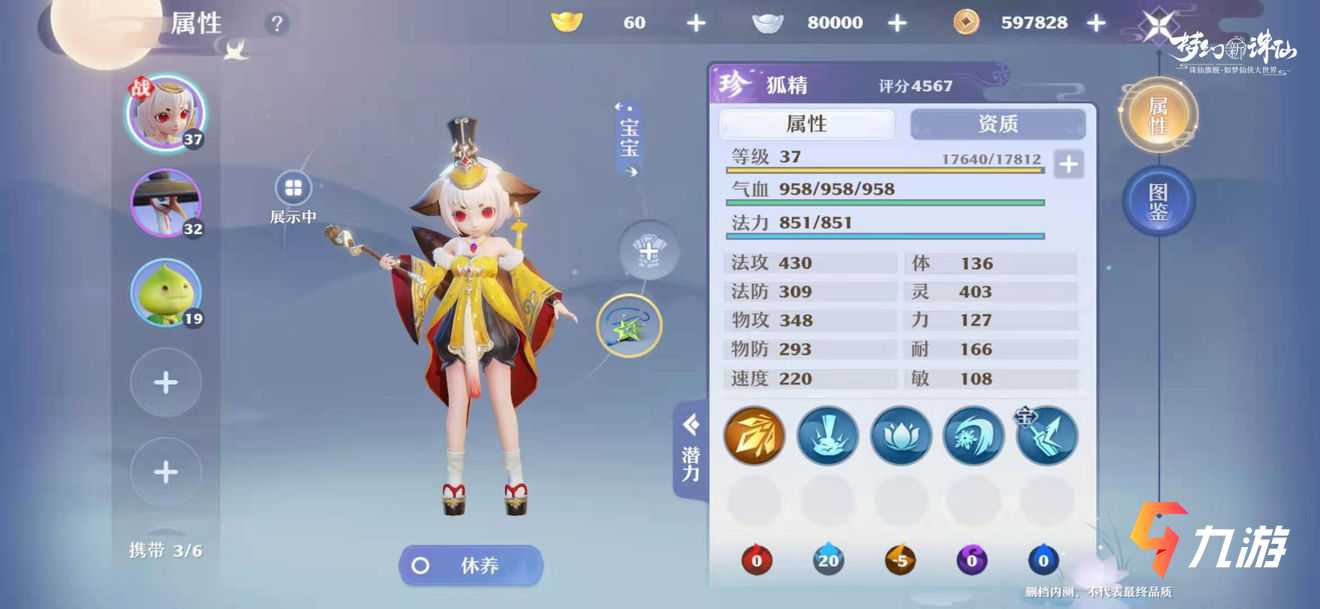Open the 宝宝 label tag
The height and width of the screenshot is (609, 1320).
629,140
